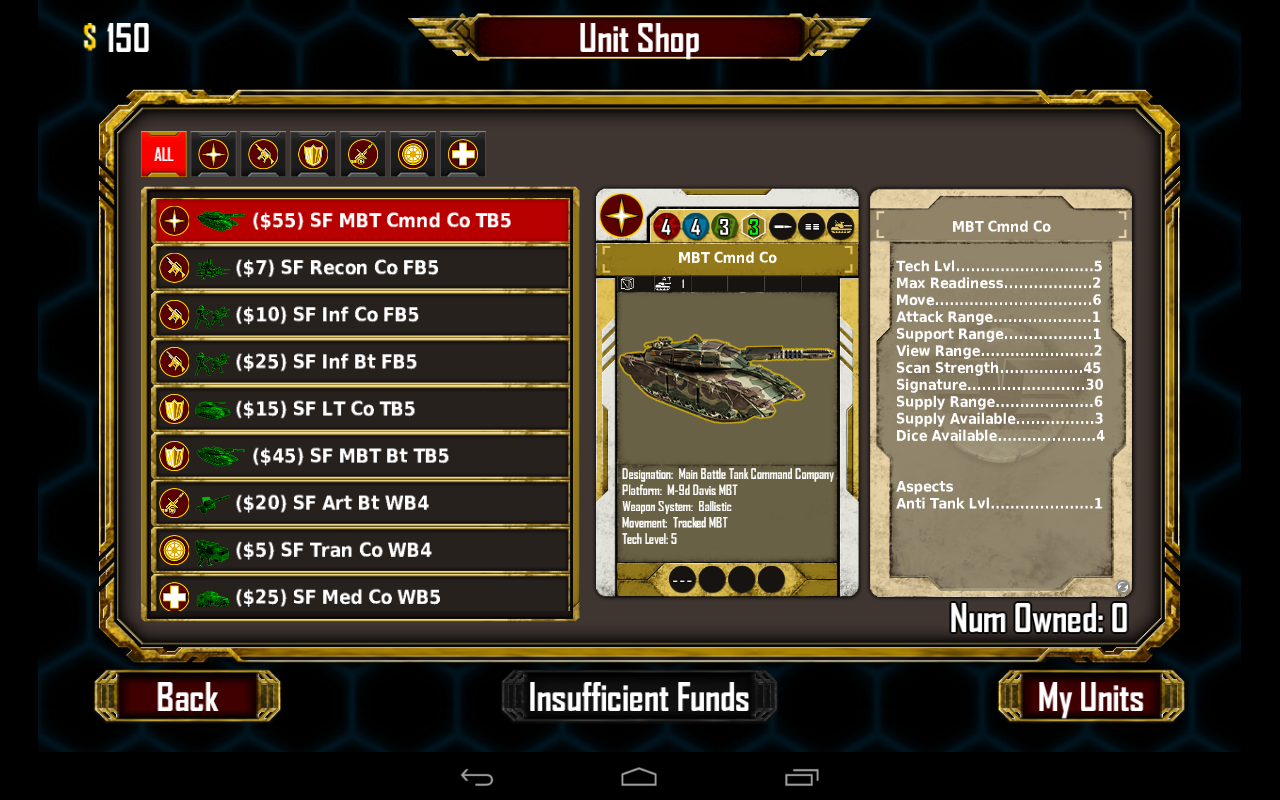
Task: Tap the Android back navigation arrow
Action: pos(477,776)
